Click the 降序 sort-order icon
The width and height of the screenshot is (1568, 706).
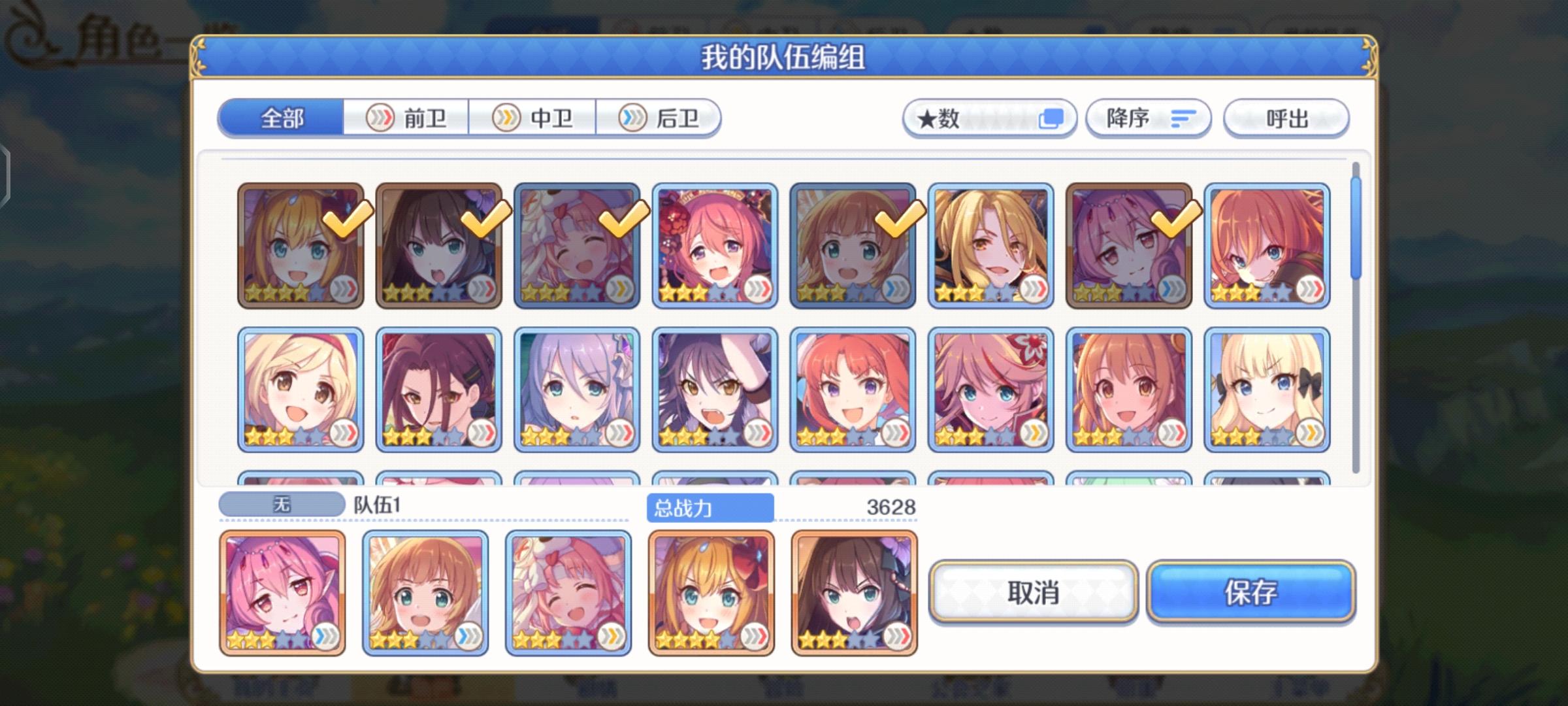click(1183, 118)
